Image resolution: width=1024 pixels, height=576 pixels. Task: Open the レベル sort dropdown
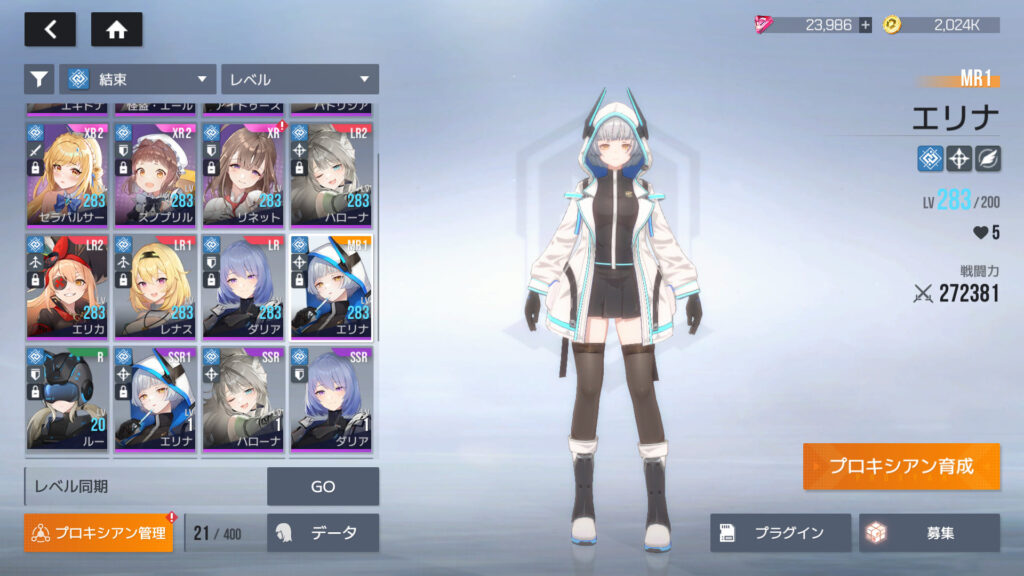pos(299,79)
